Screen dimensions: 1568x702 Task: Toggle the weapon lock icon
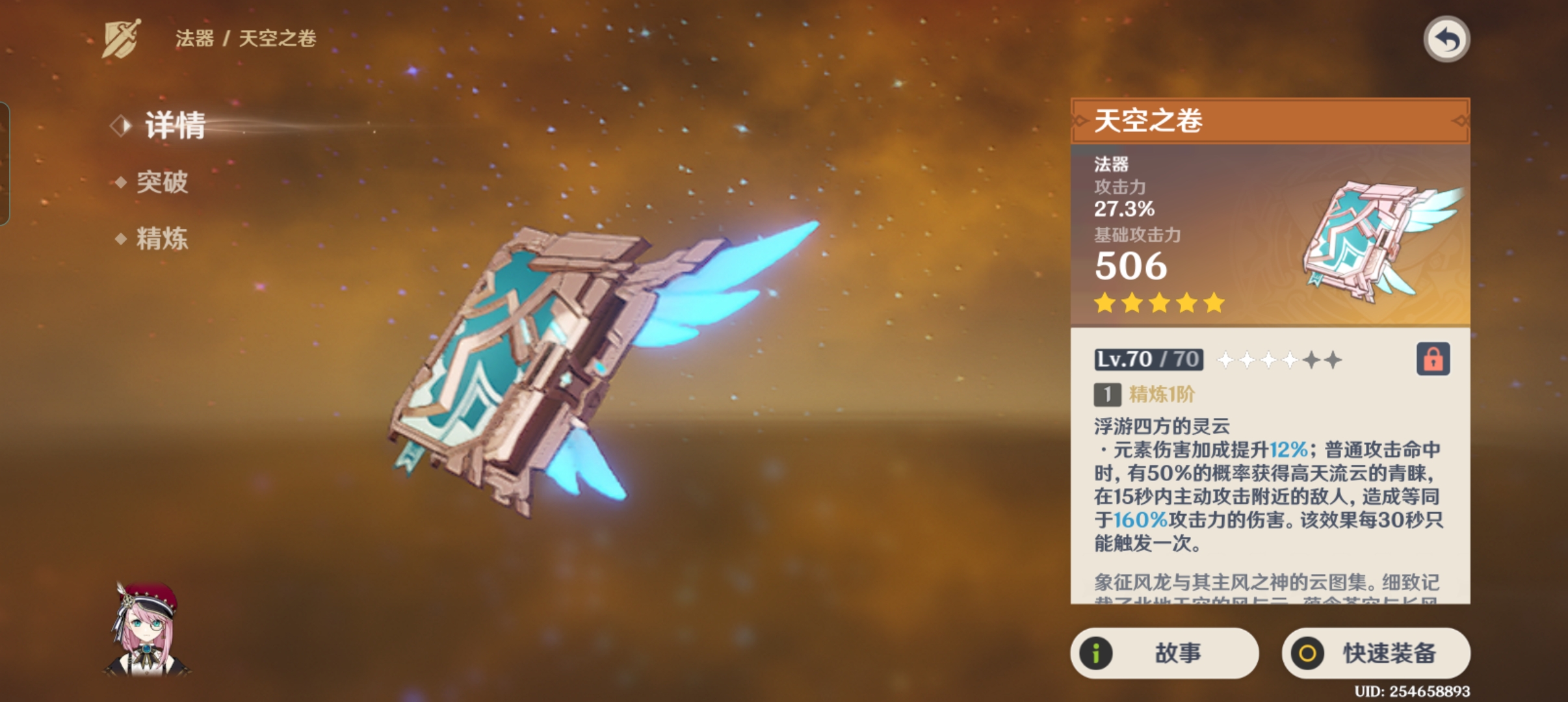[1433, 359]
